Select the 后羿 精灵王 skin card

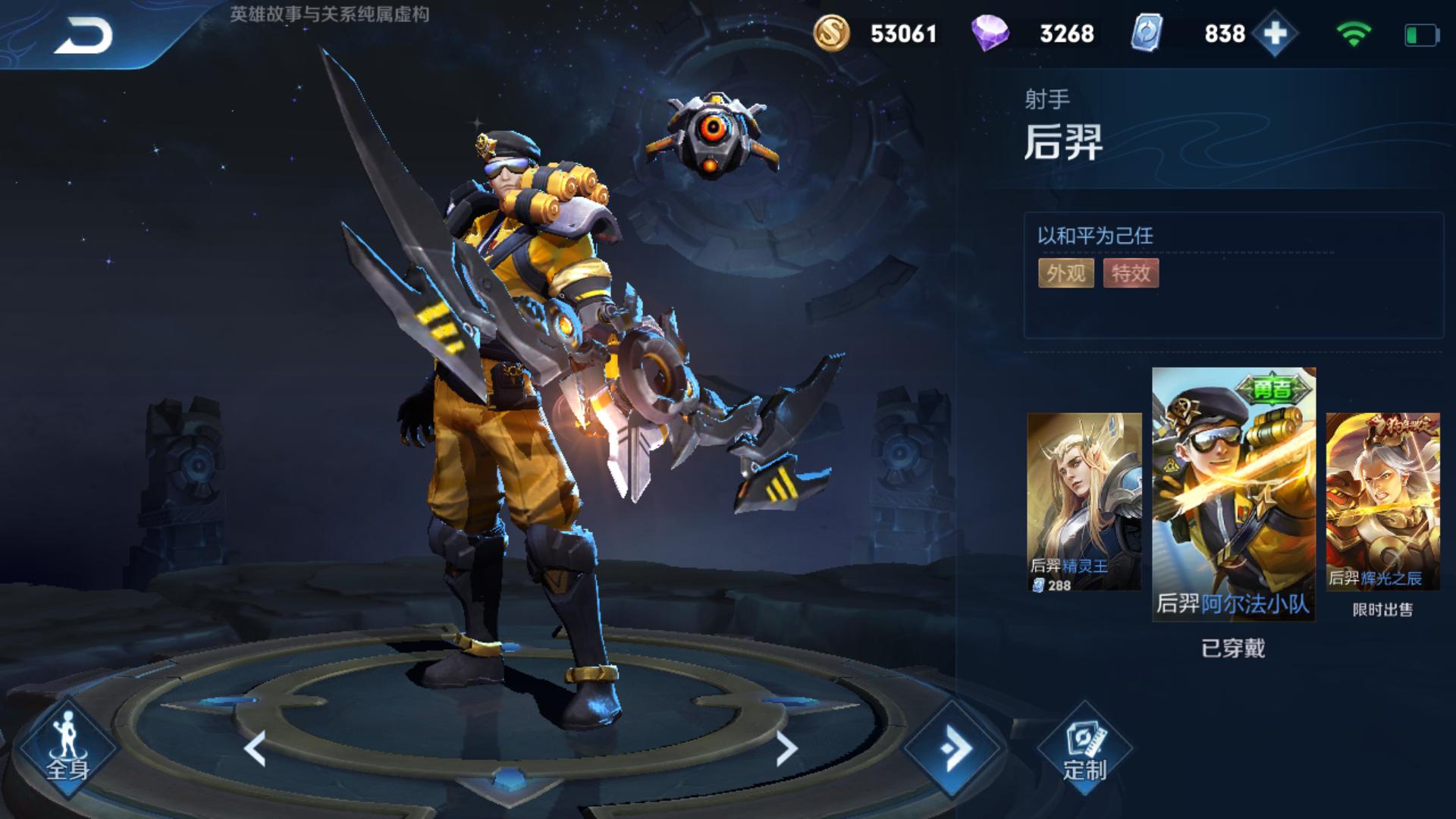1084,502
